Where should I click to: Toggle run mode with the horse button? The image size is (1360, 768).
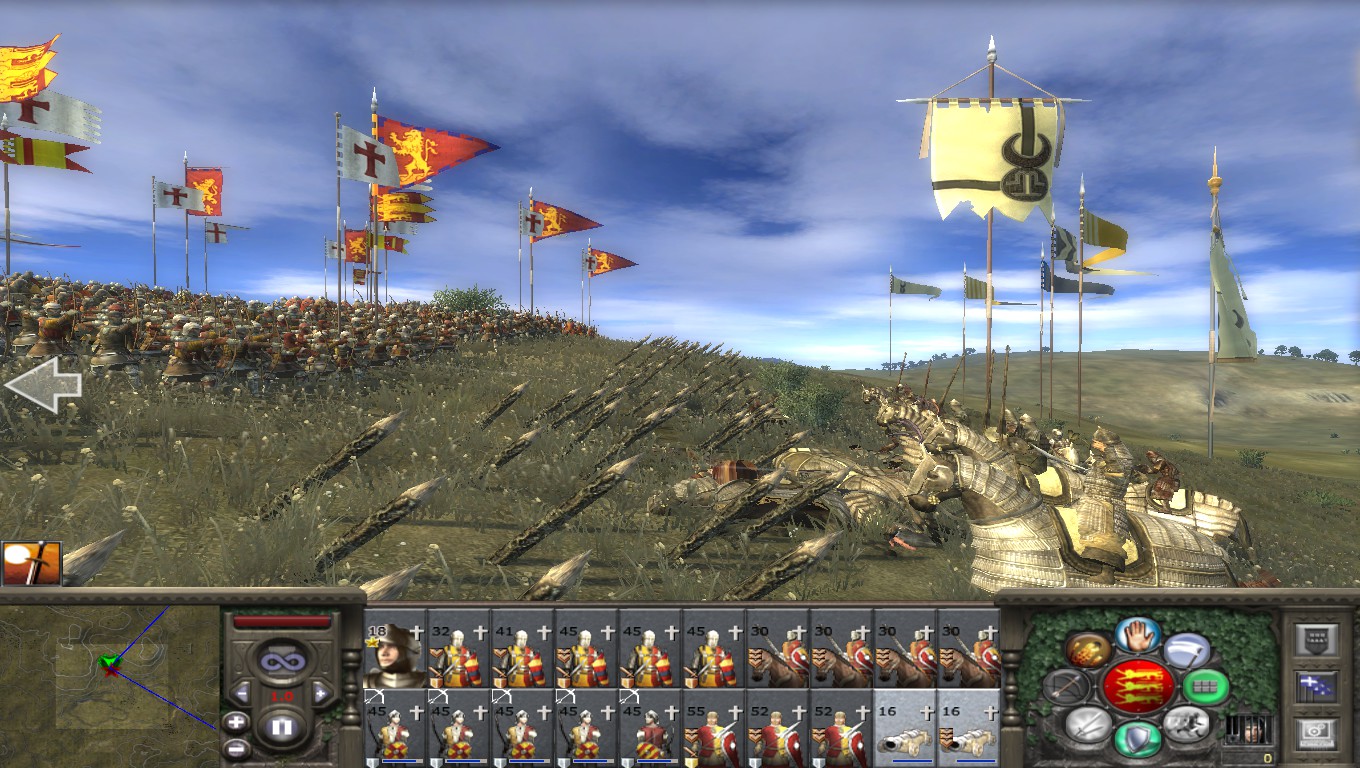1187,722
